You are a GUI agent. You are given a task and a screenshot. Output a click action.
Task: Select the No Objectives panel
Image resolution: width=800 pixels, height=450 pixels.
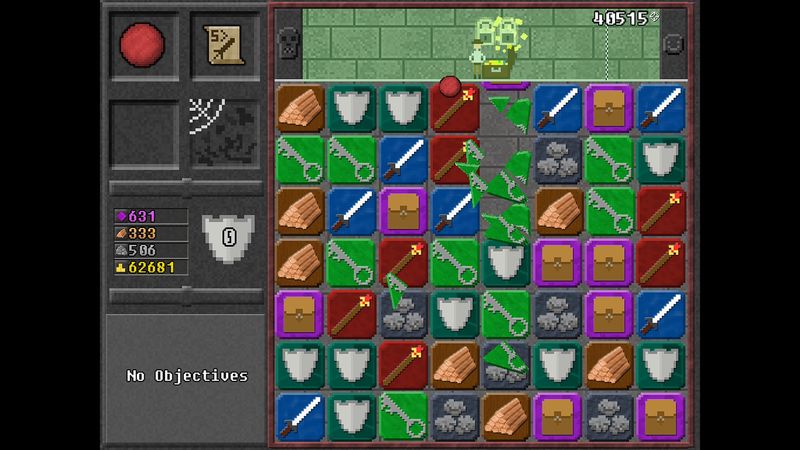point(186,376)
